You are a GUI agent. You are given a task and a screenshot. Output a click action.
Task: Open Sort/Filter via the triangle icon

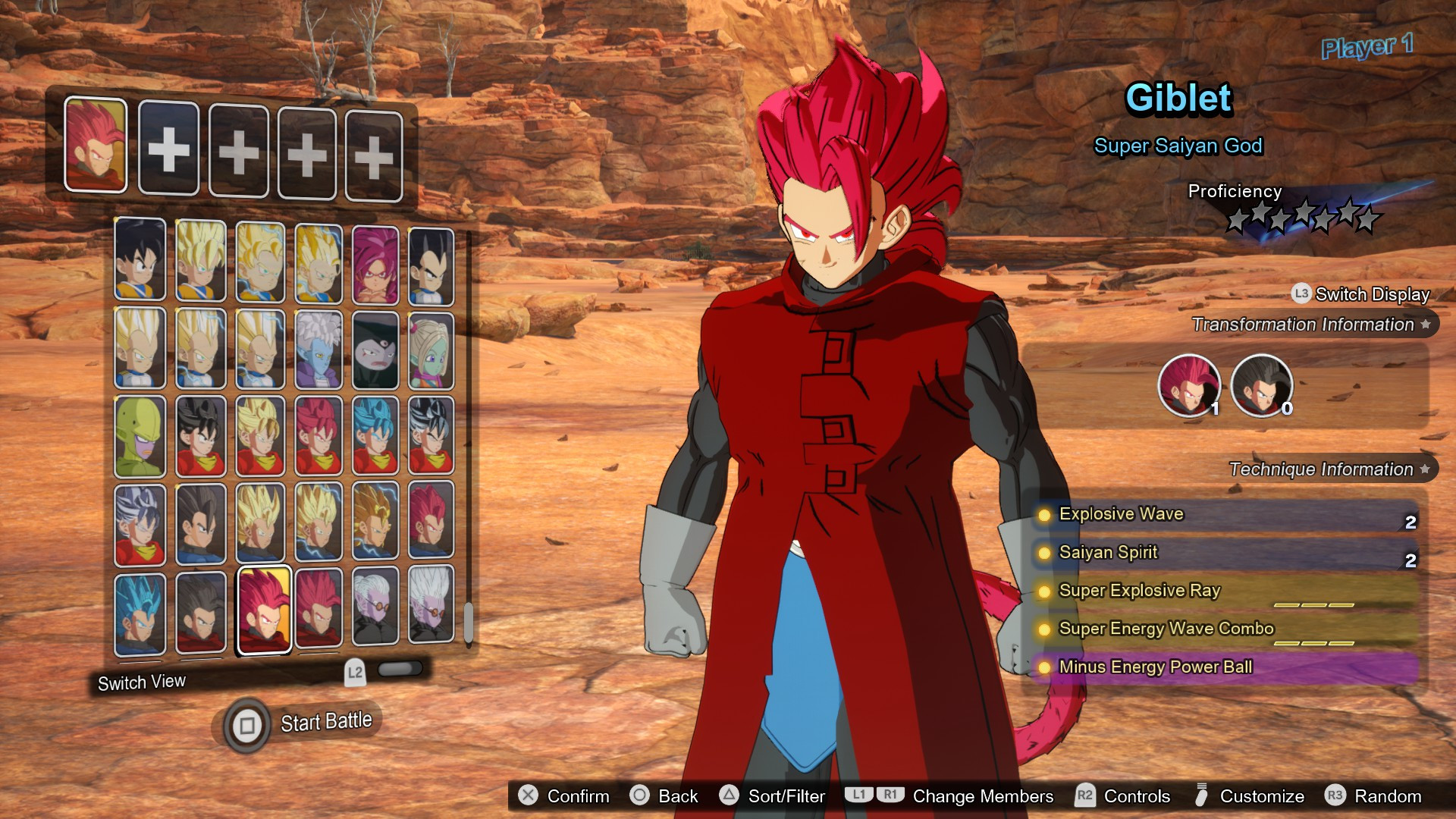click(x=730, y=796)
